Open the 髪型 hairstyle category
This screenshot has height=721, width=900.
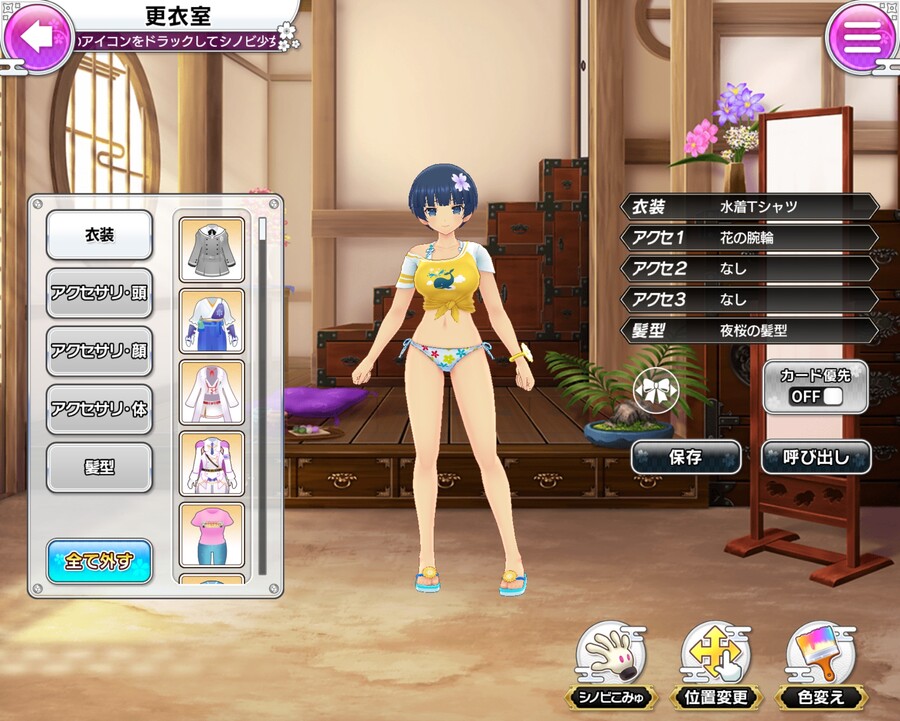(99, 467)
